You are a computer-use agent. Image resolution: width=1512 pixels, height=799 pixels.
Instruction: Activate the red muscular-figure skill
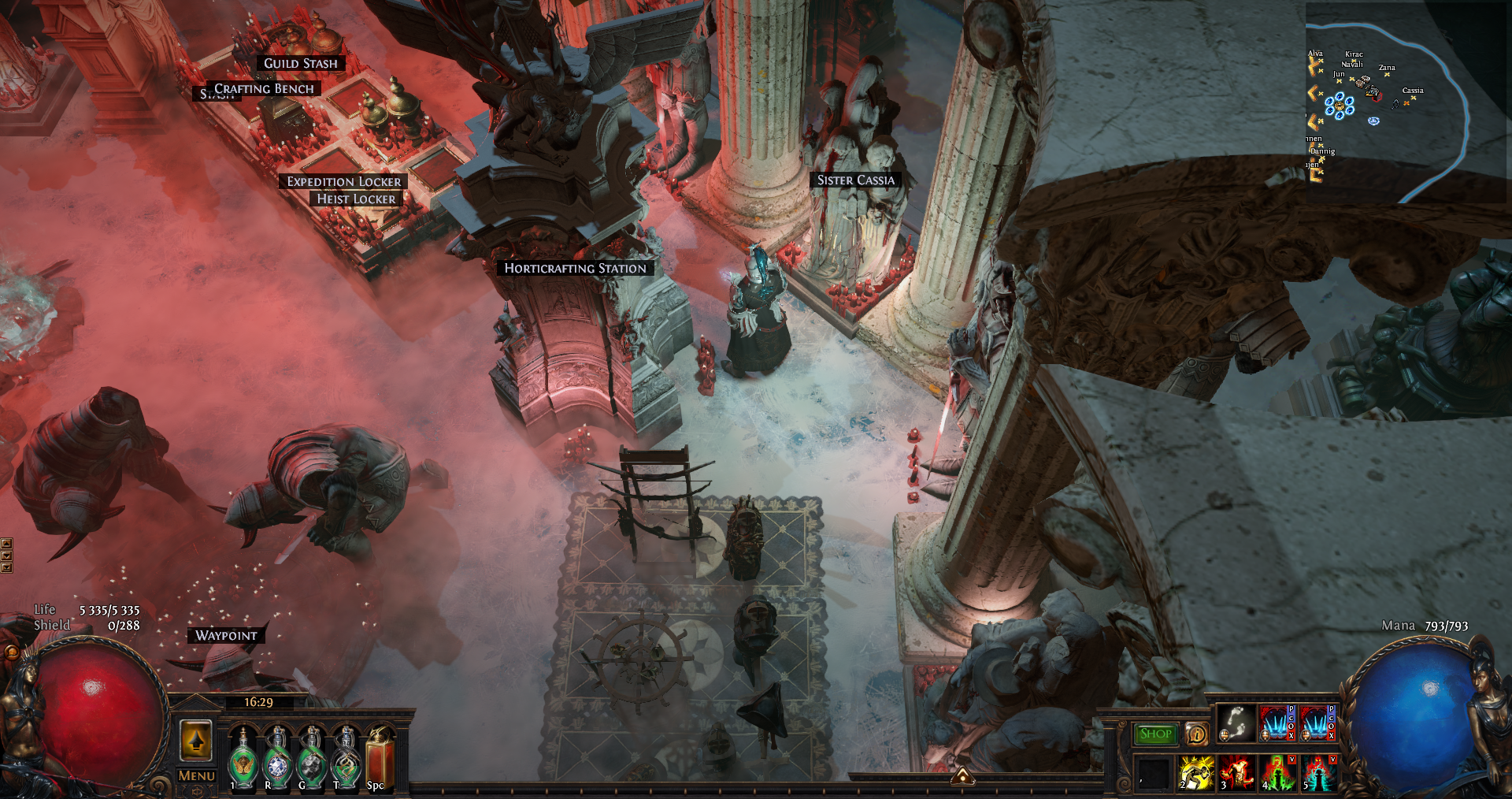[1236, 772]
